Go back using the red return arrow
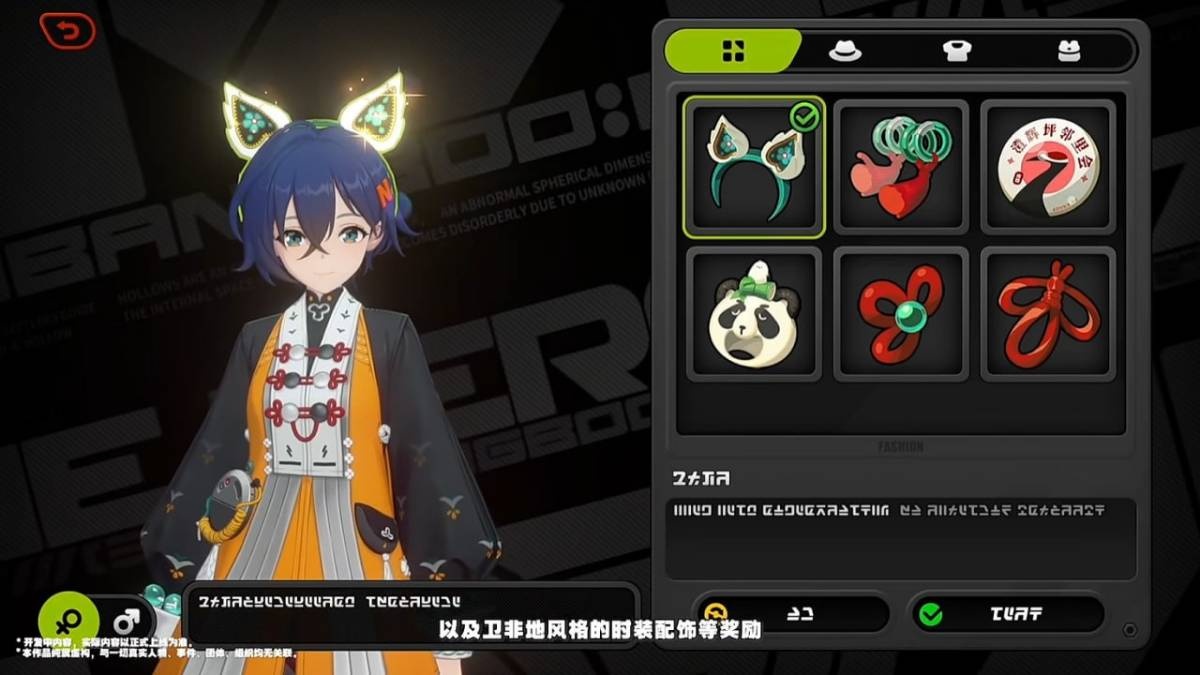Image resolution: width=1200 pixels, height=675 pixels. [x=67, y=30]
